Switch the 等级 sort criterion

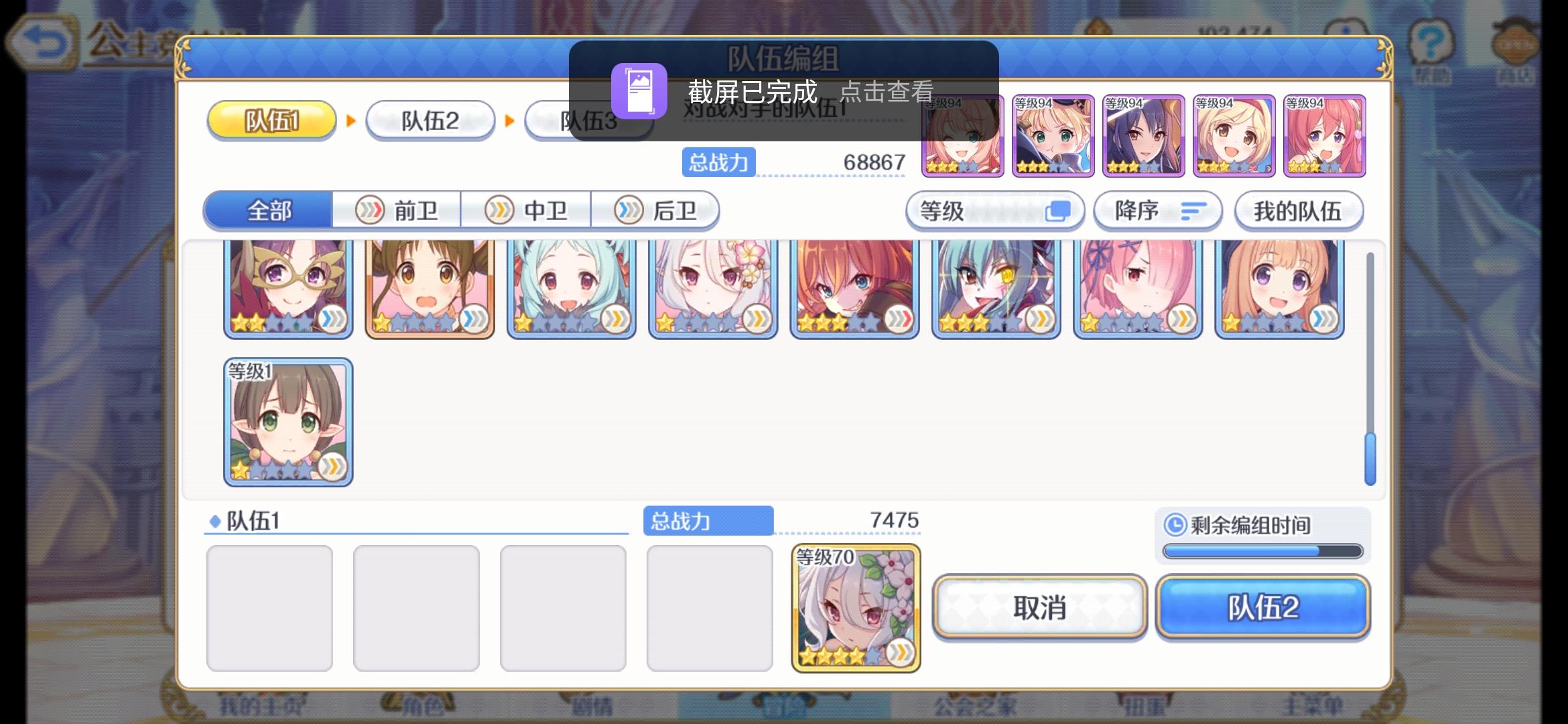pos(995,210)
